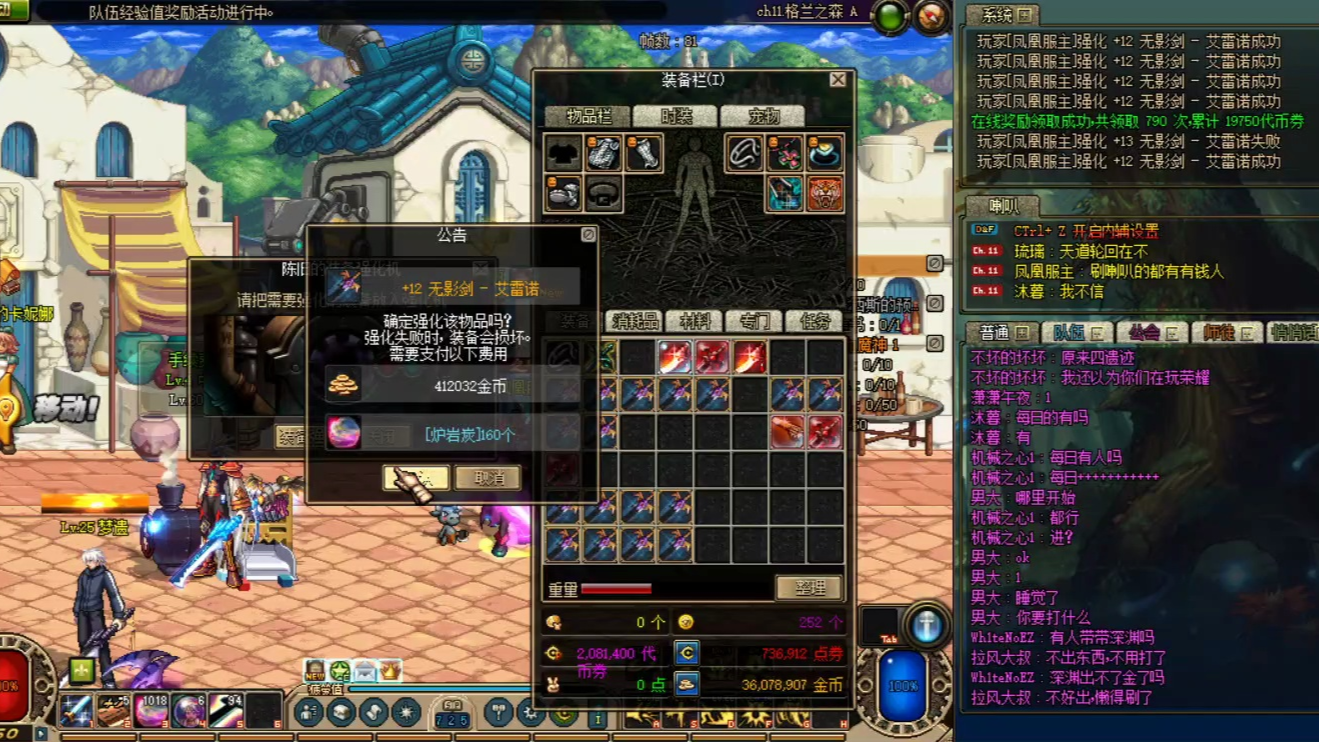Open the envelope mail icon

pos(364,671)
